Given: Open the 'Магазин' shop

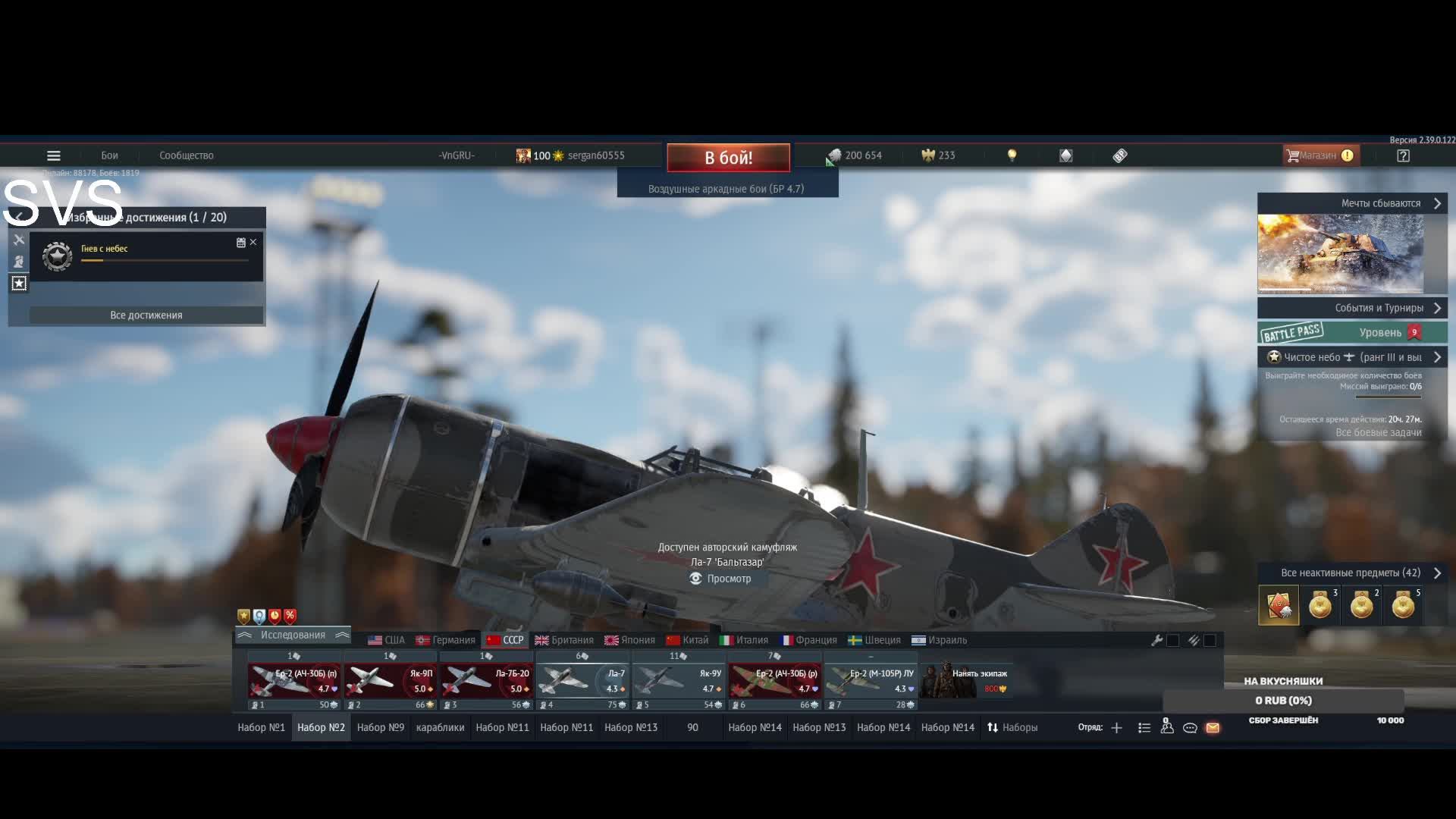Looking at the screenshot, I should pos(1319,155).
